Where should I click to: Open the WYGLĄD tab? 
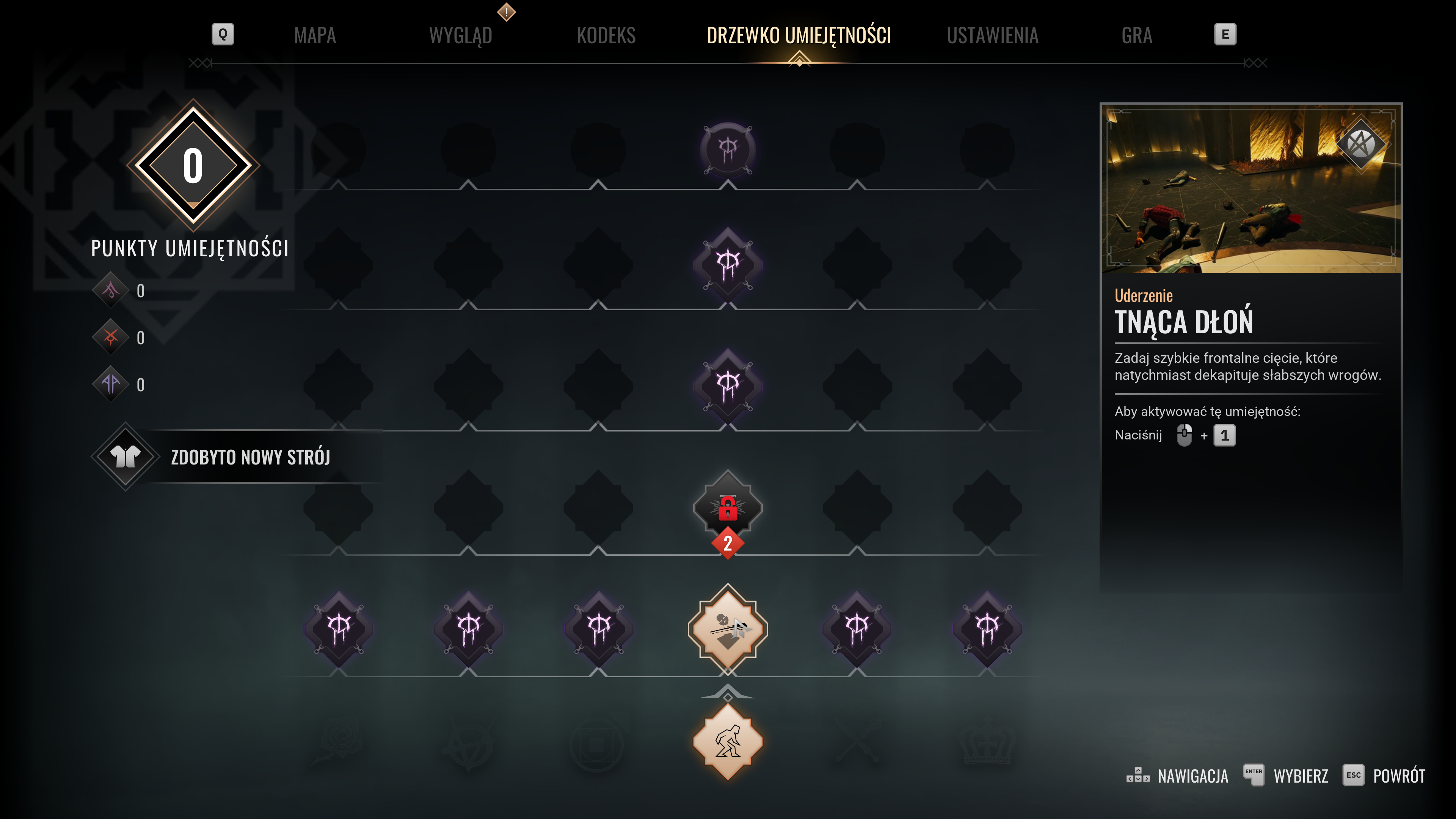coord(461,36)
